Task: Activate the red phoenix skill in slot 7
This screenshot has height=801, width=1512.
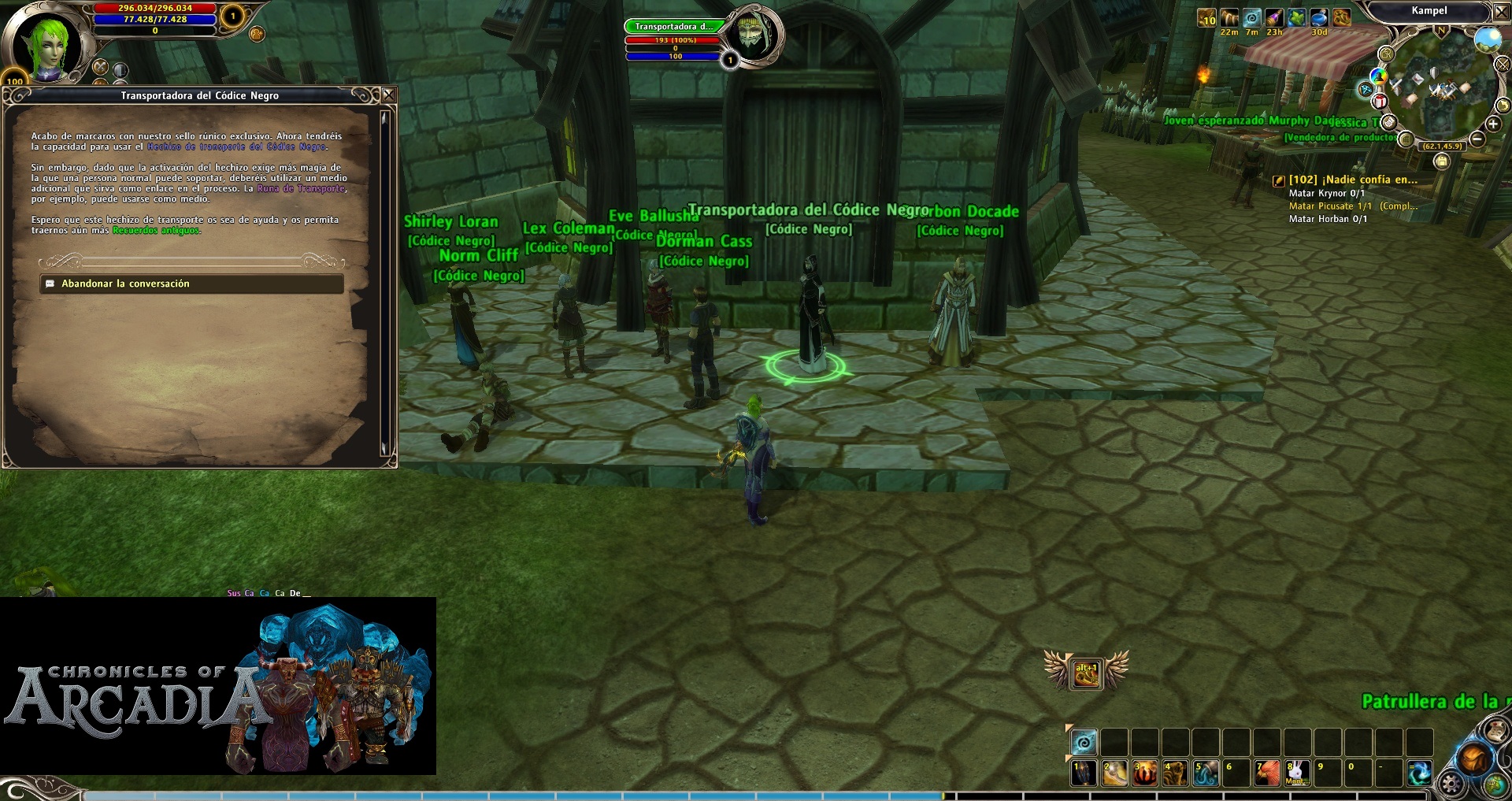Action: (1267, 773)
